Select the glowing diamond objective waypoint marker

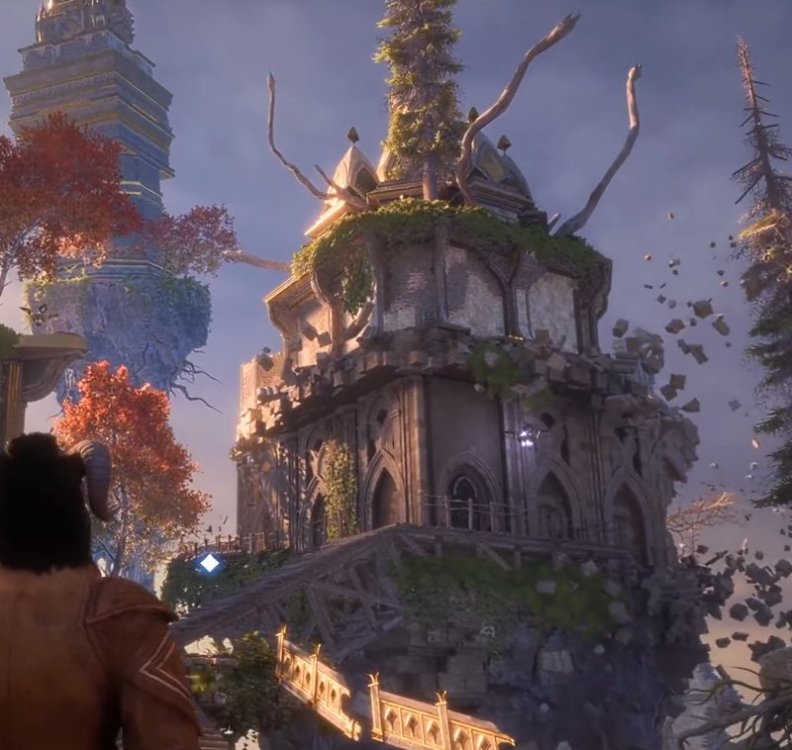[x=209, y=563]
